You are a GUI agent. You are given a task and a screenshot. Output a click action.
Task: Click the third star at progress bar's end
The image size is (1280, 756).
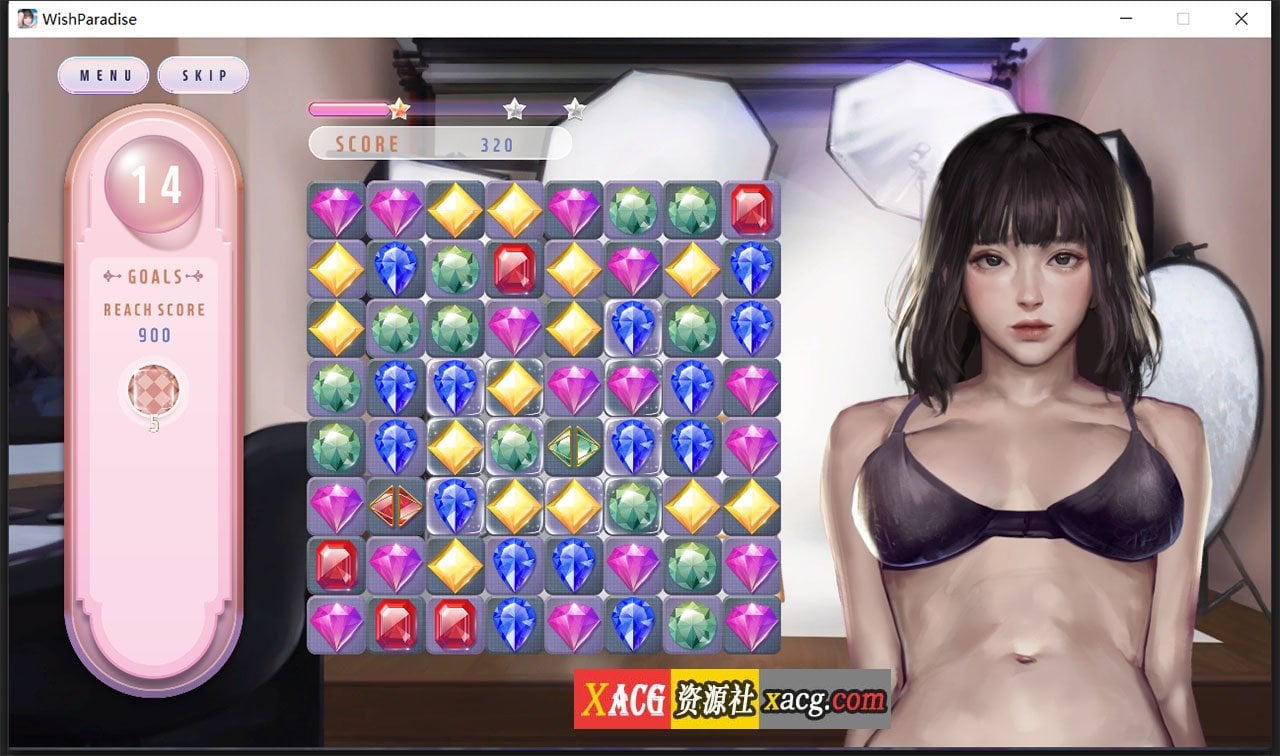click(x=573, y=111)
